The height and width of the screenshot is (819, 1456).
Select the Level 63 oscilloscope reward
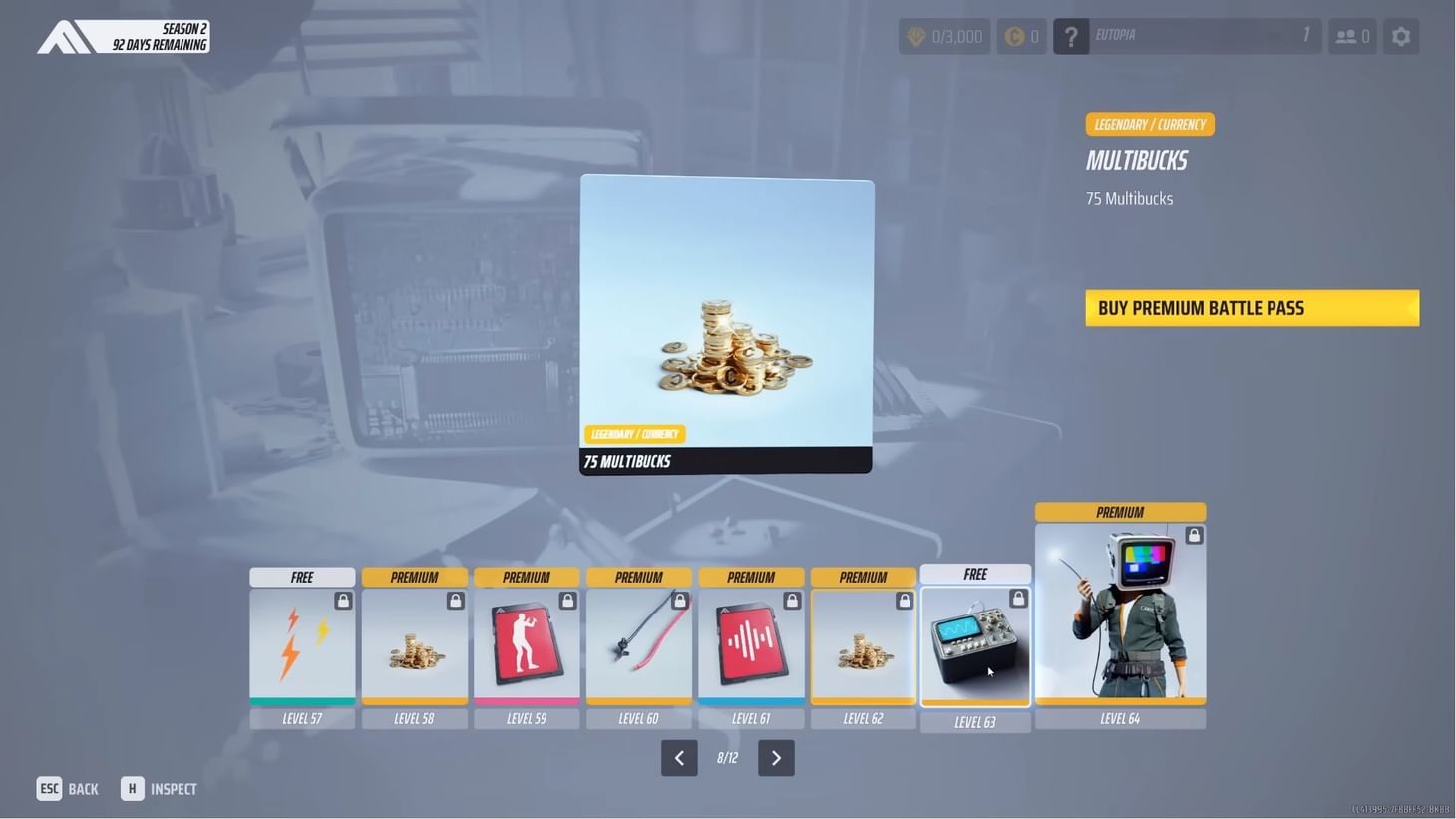[975, 645]
